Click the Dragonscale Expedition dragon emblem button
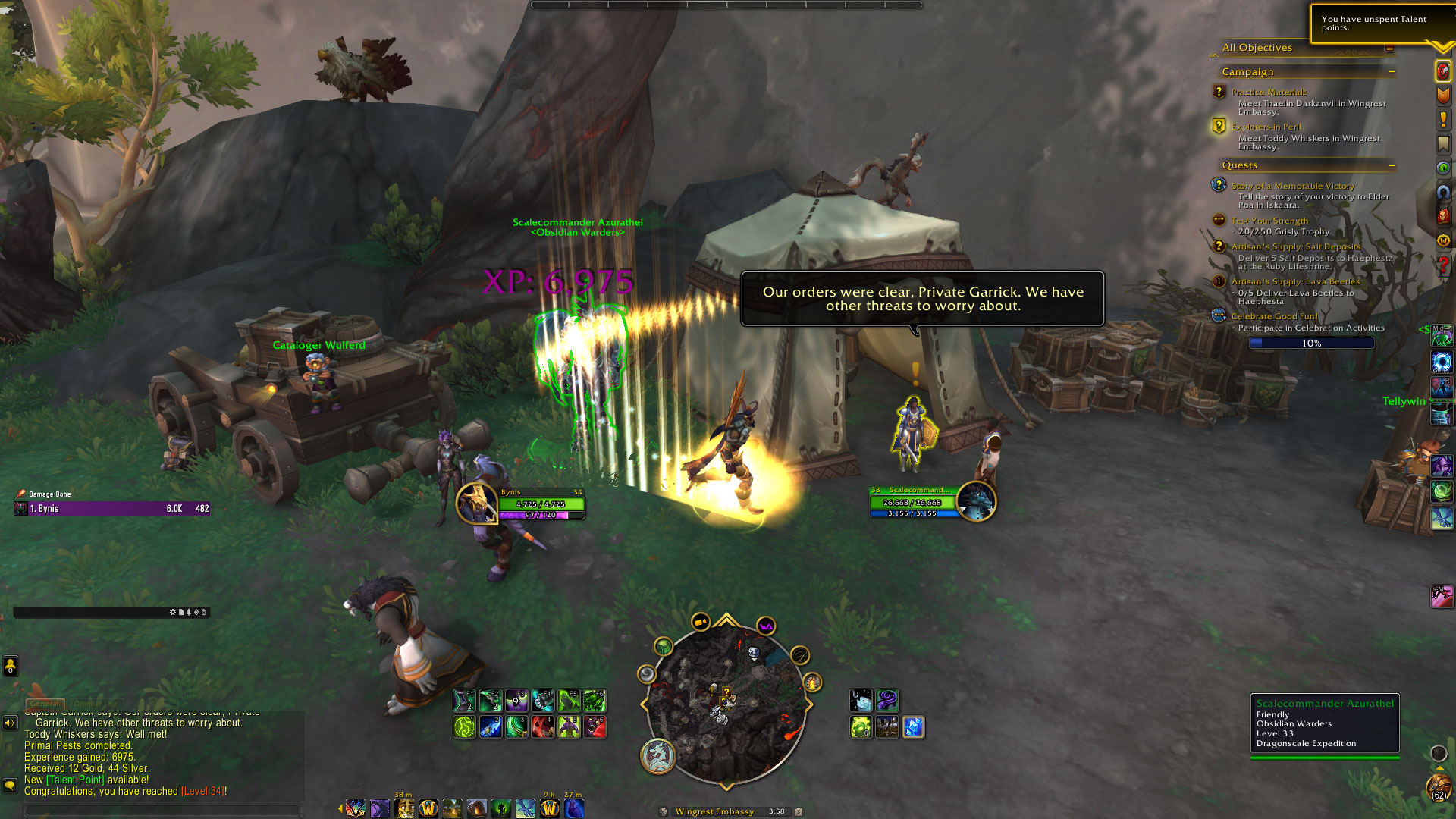1456x819 pixels. tap(657, 756)
